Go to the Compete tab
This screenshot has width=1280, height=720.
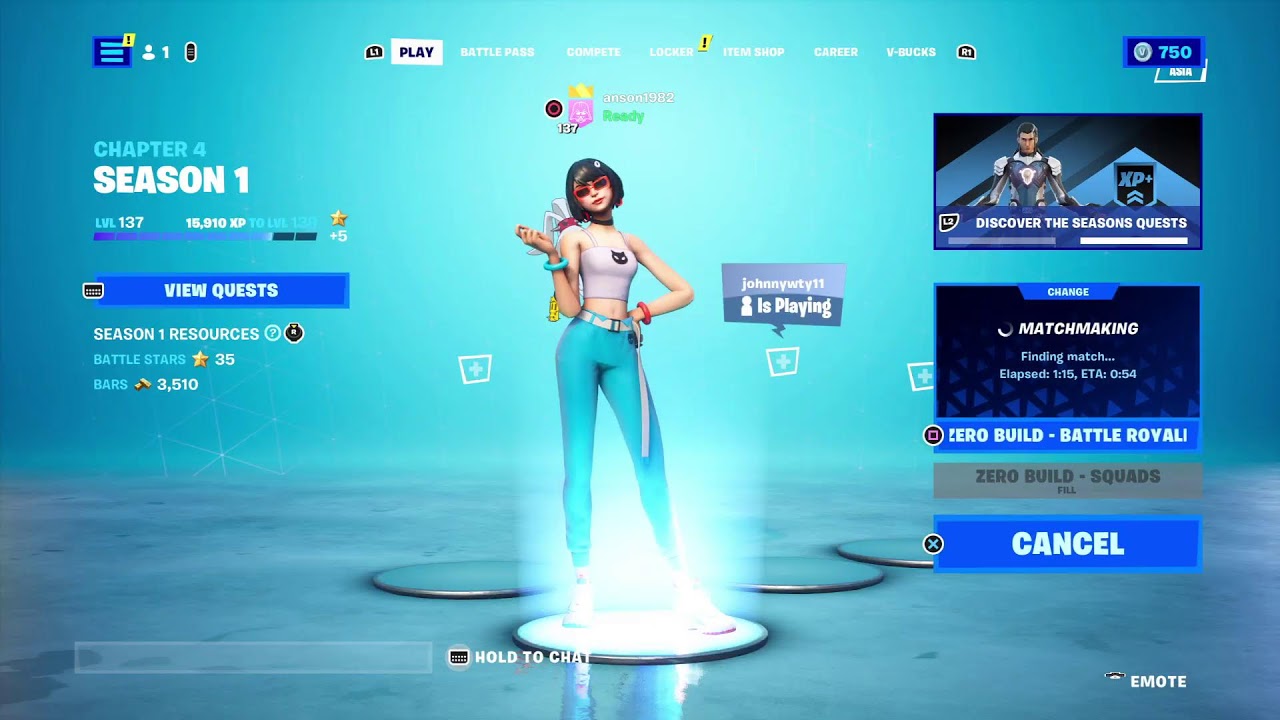click(x=593, y=52)
